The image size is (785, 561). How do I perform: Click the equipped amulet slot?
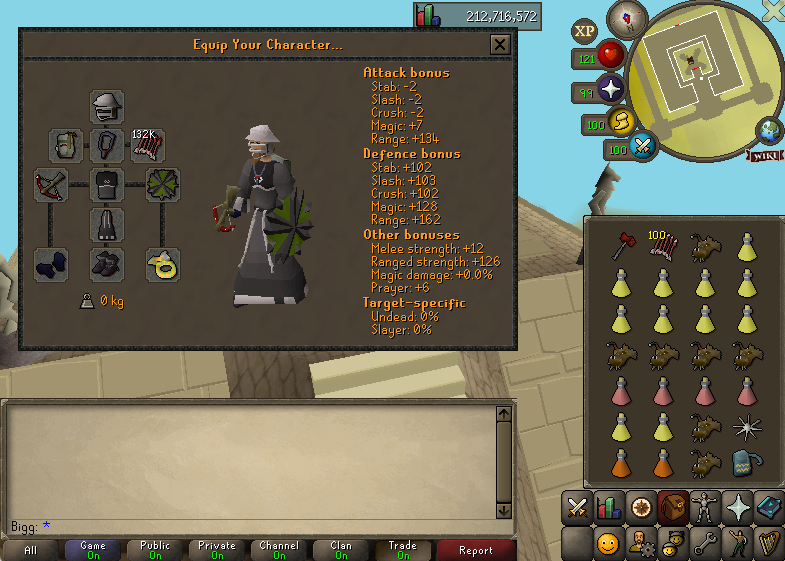(x=107, y=146)
